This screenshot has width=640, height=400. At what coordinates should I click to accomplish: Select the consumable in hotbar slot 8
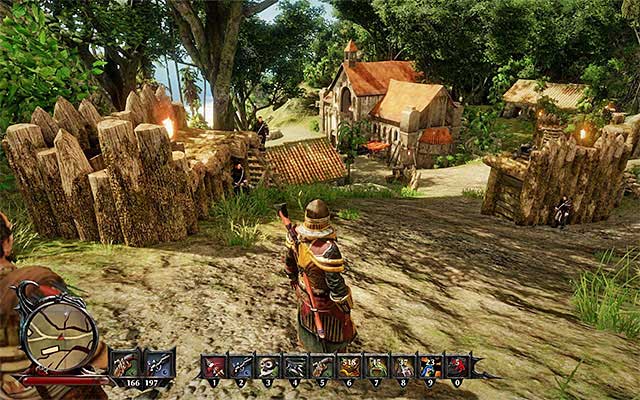[403, 366]
